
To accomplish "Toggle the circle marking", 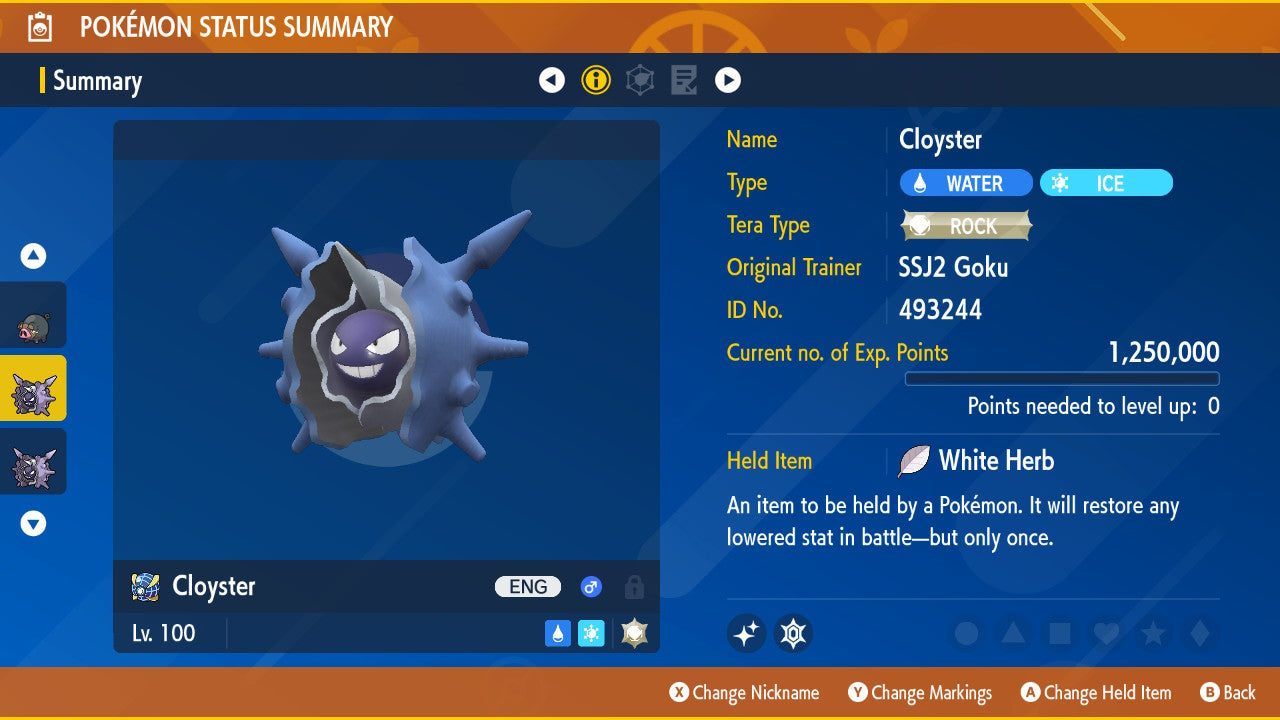I will (x=967, y=633).
